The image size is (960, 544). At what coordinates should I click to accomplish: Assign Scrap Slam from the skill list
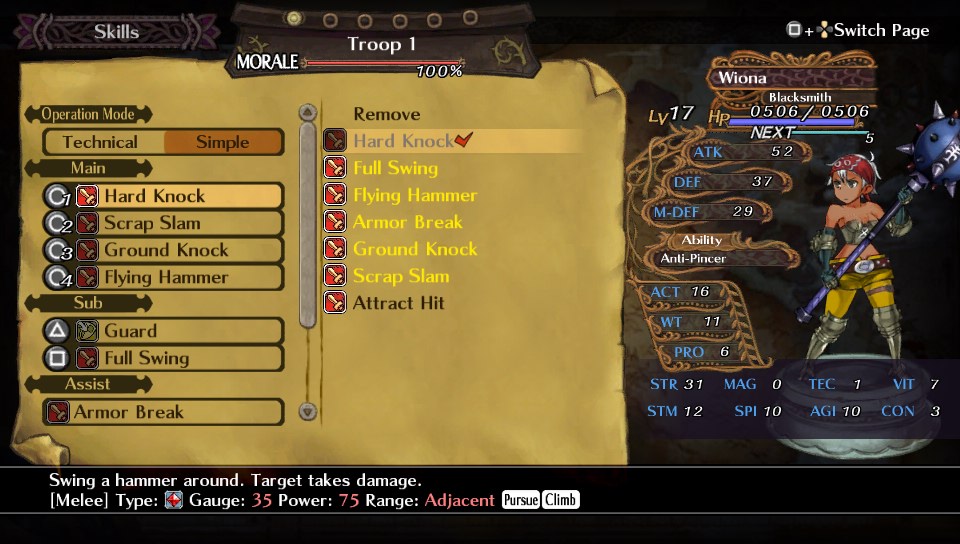click(401, 276)
